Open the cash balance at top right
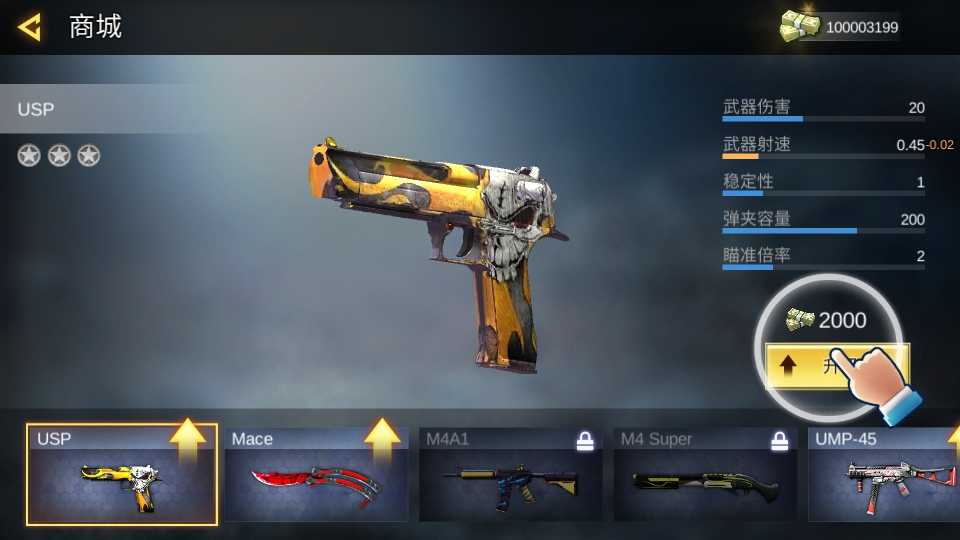960x540 pixels. click(840, 27)
